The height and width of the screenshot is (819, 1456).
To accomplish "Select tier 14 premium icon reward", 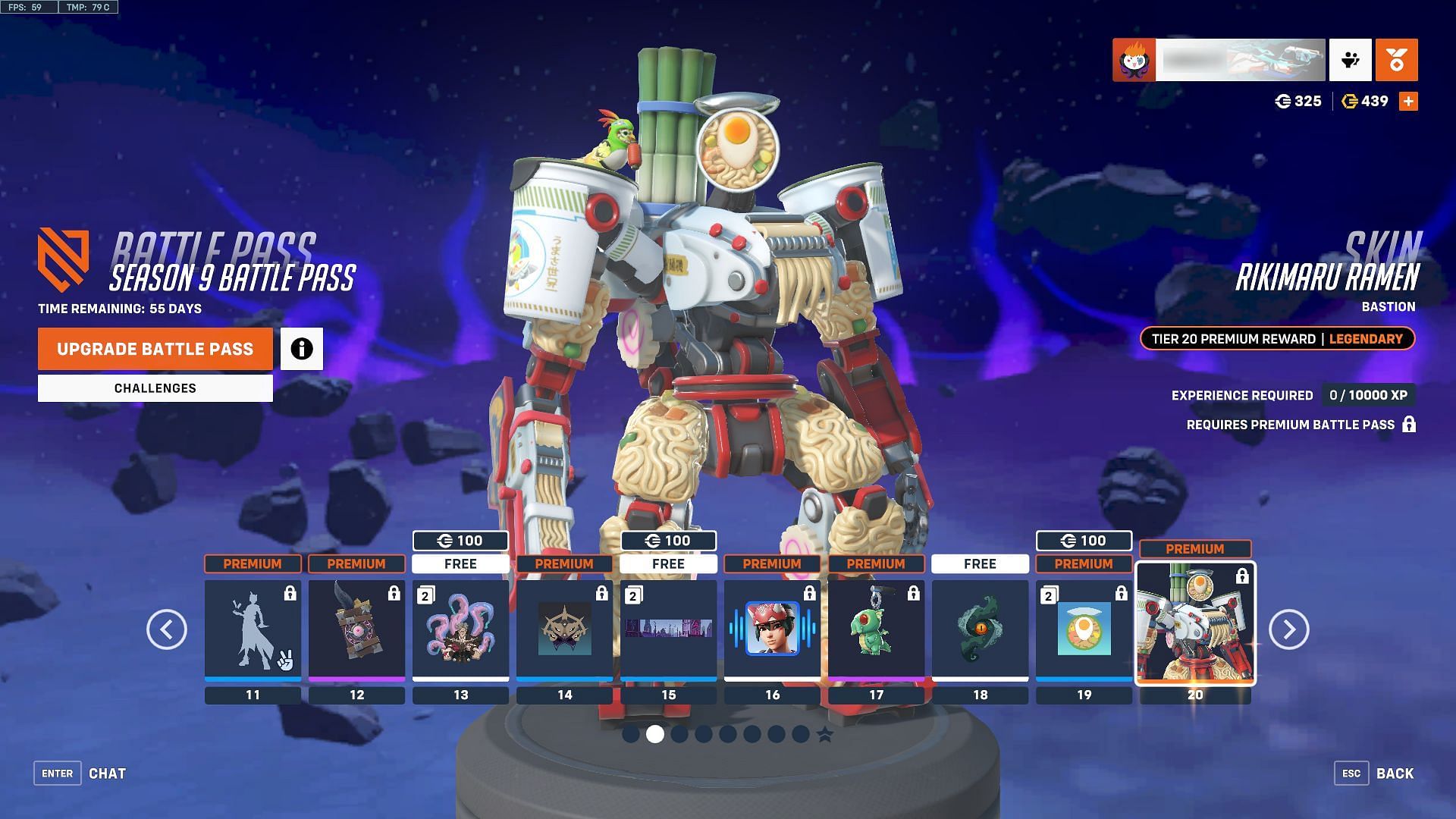I will (564, 629).
